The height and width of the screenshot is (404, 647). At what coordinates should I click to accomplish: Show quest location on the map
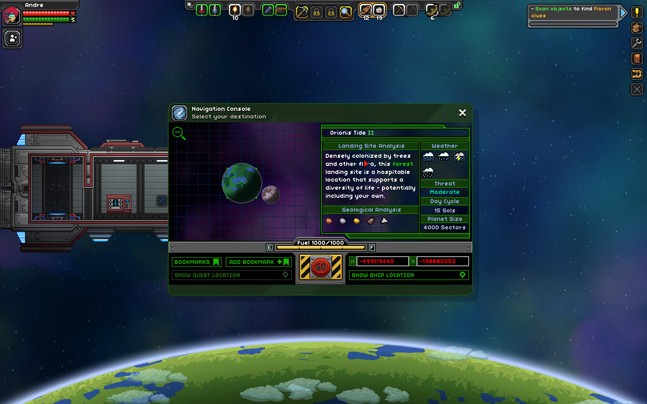pos(231,275)
